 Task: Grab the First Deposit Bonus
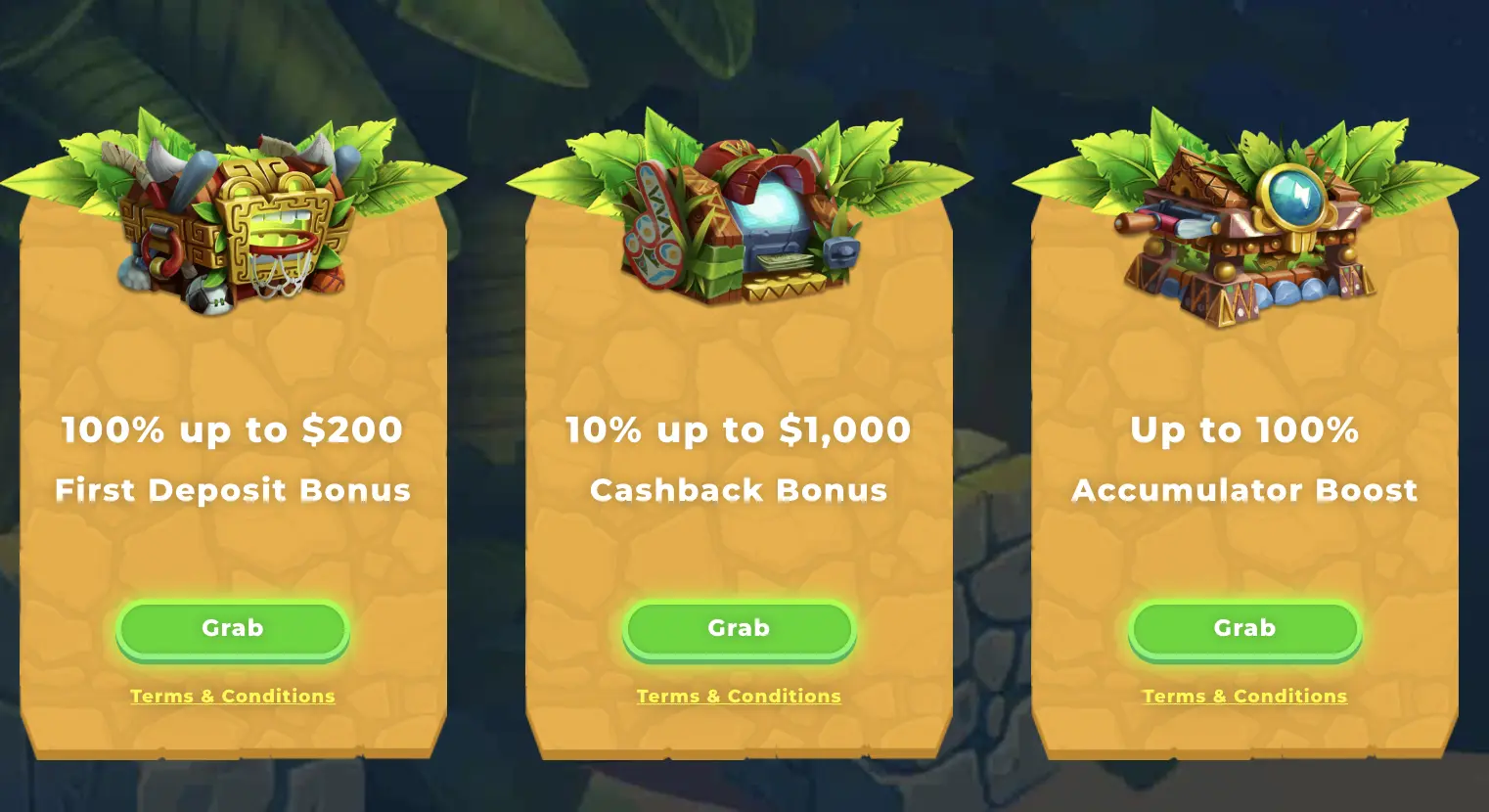coord(232,628)
